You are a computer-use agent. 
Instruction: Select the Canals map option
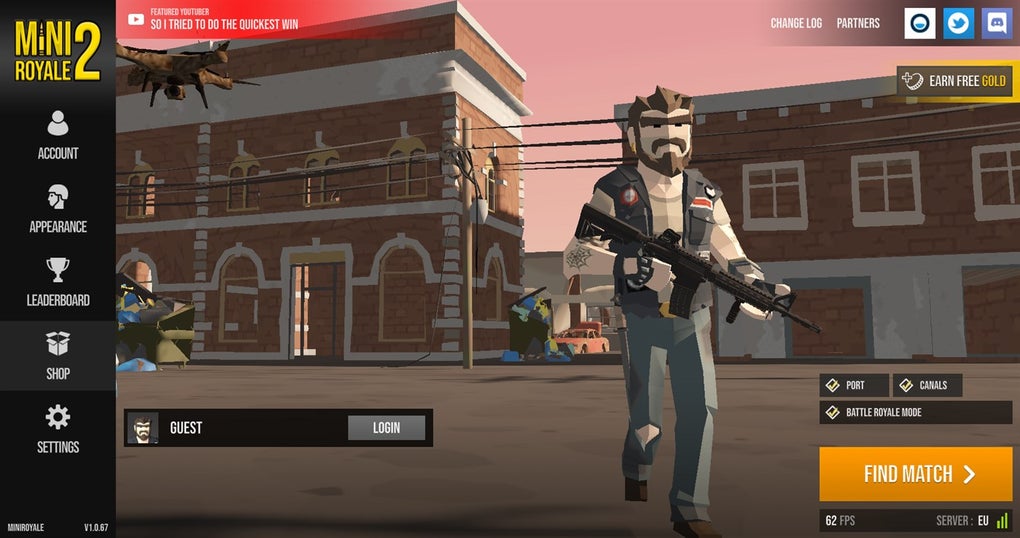click(x=927, y=385)
